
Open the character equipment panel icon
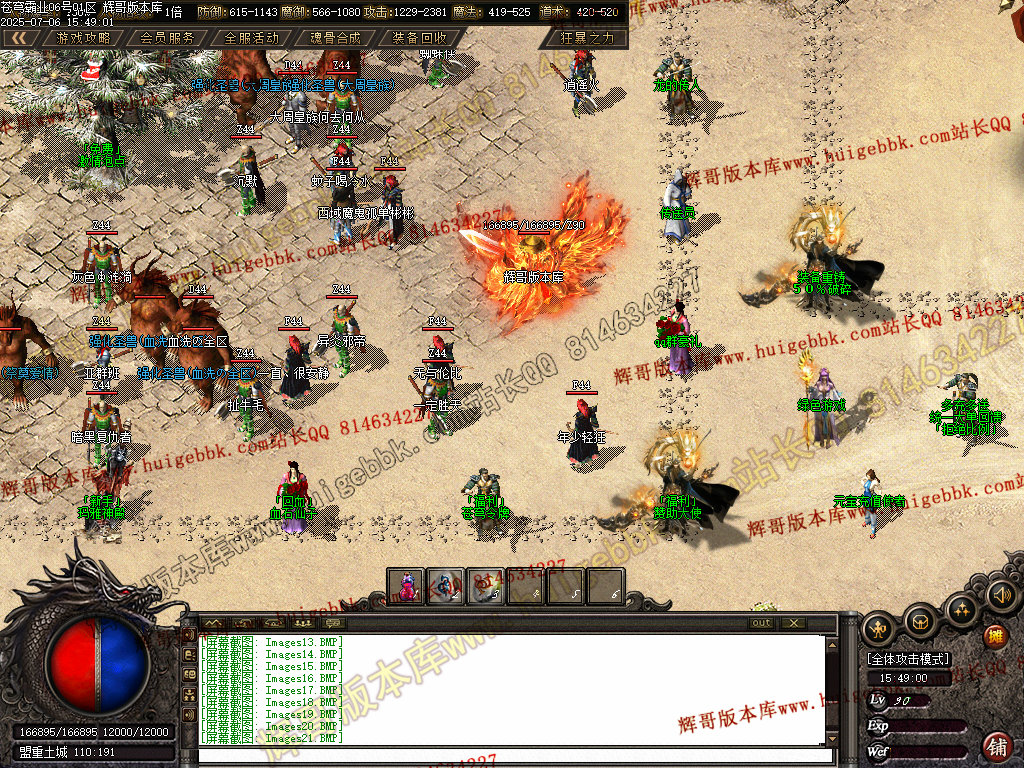(x=879, y=628)
